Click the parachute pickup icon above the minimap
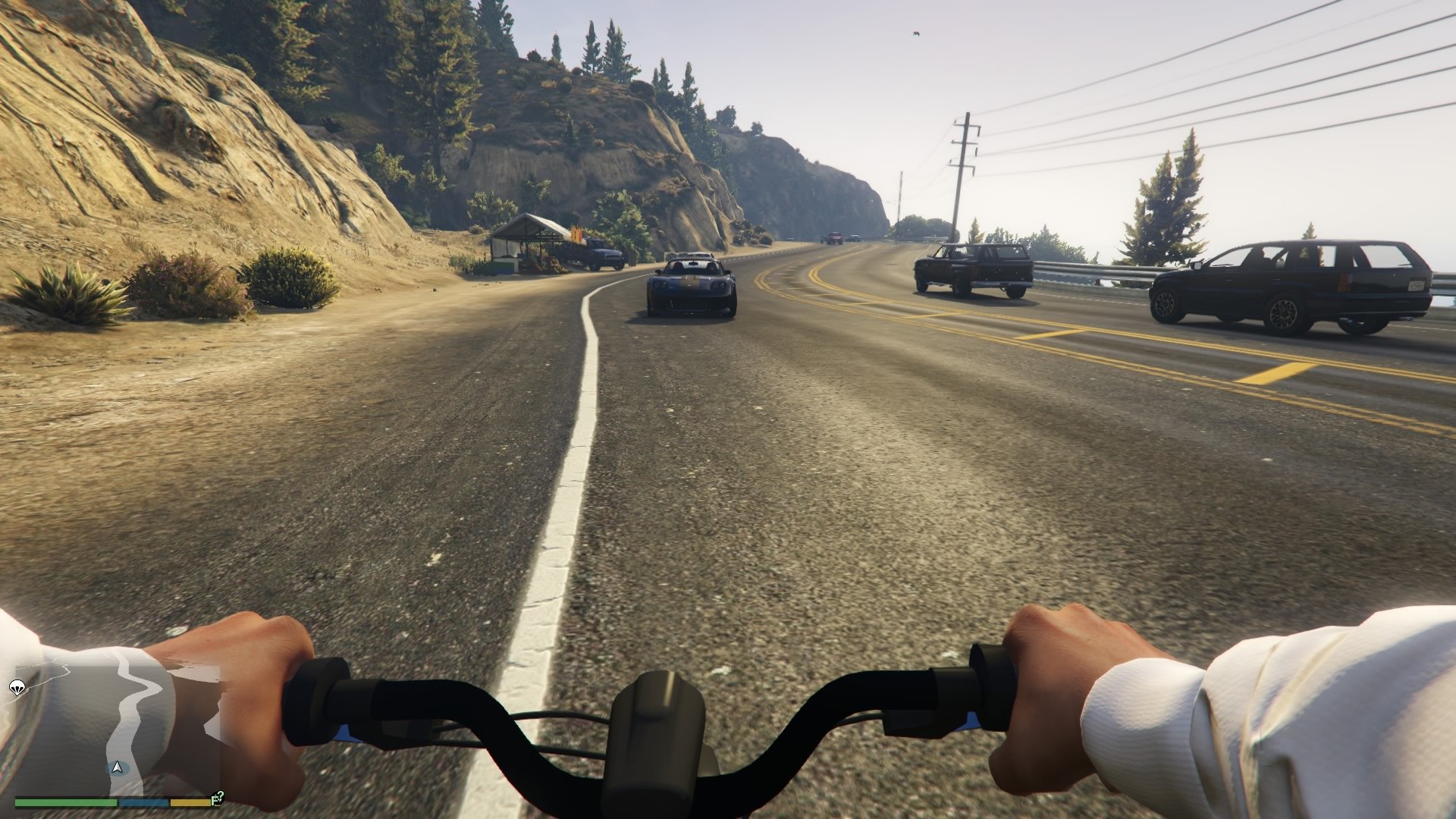The height and width of the screenshot is (819, 1456). tap(15, 688)
